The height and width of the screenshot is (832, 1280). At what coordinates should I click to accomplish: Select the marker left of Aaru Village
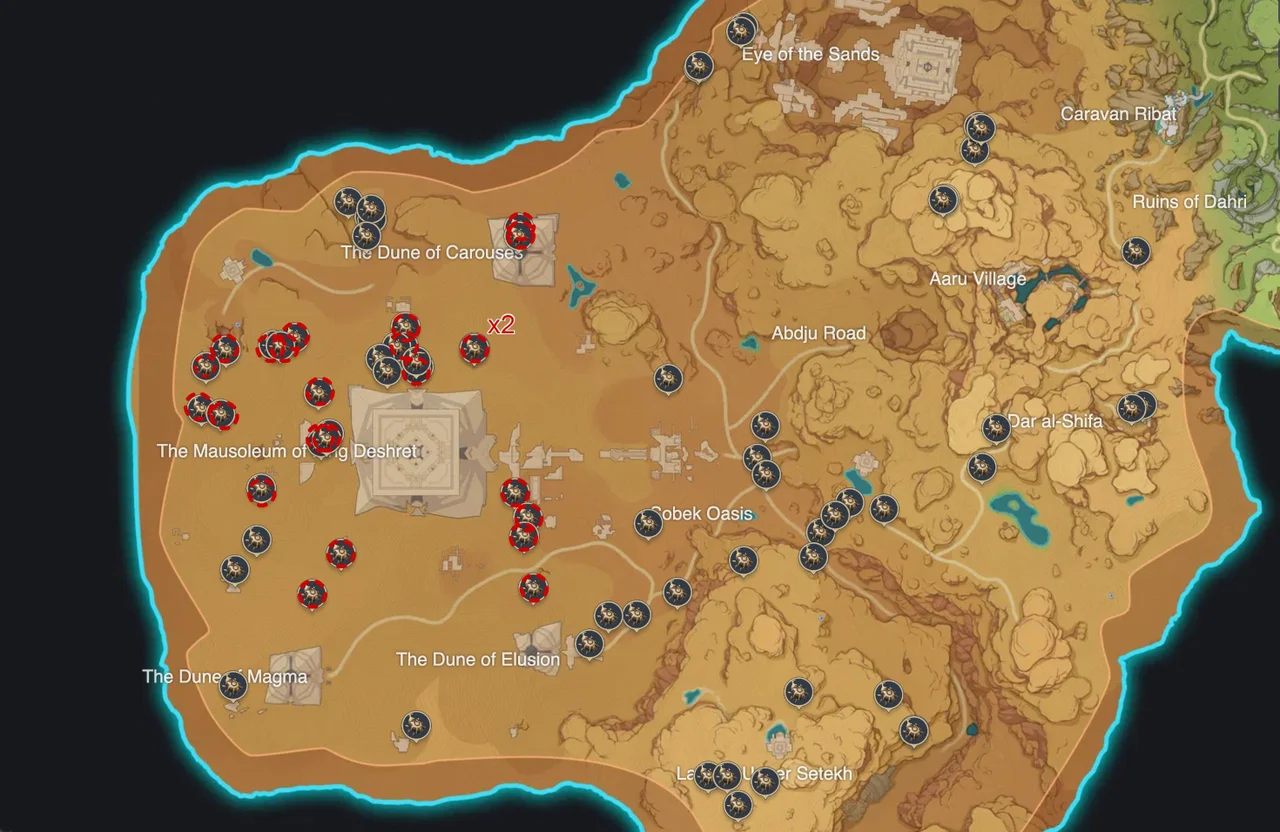tap(942, 198)
